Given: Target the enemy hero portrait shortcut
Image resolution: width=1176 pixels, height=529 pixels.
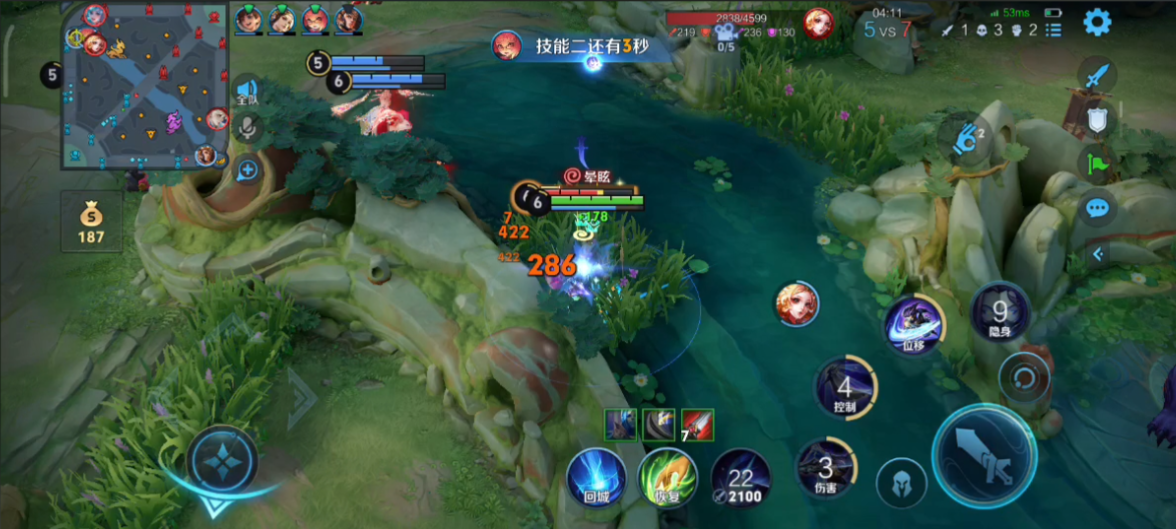Looking at the screenshot, I should (x=797, y=304).
